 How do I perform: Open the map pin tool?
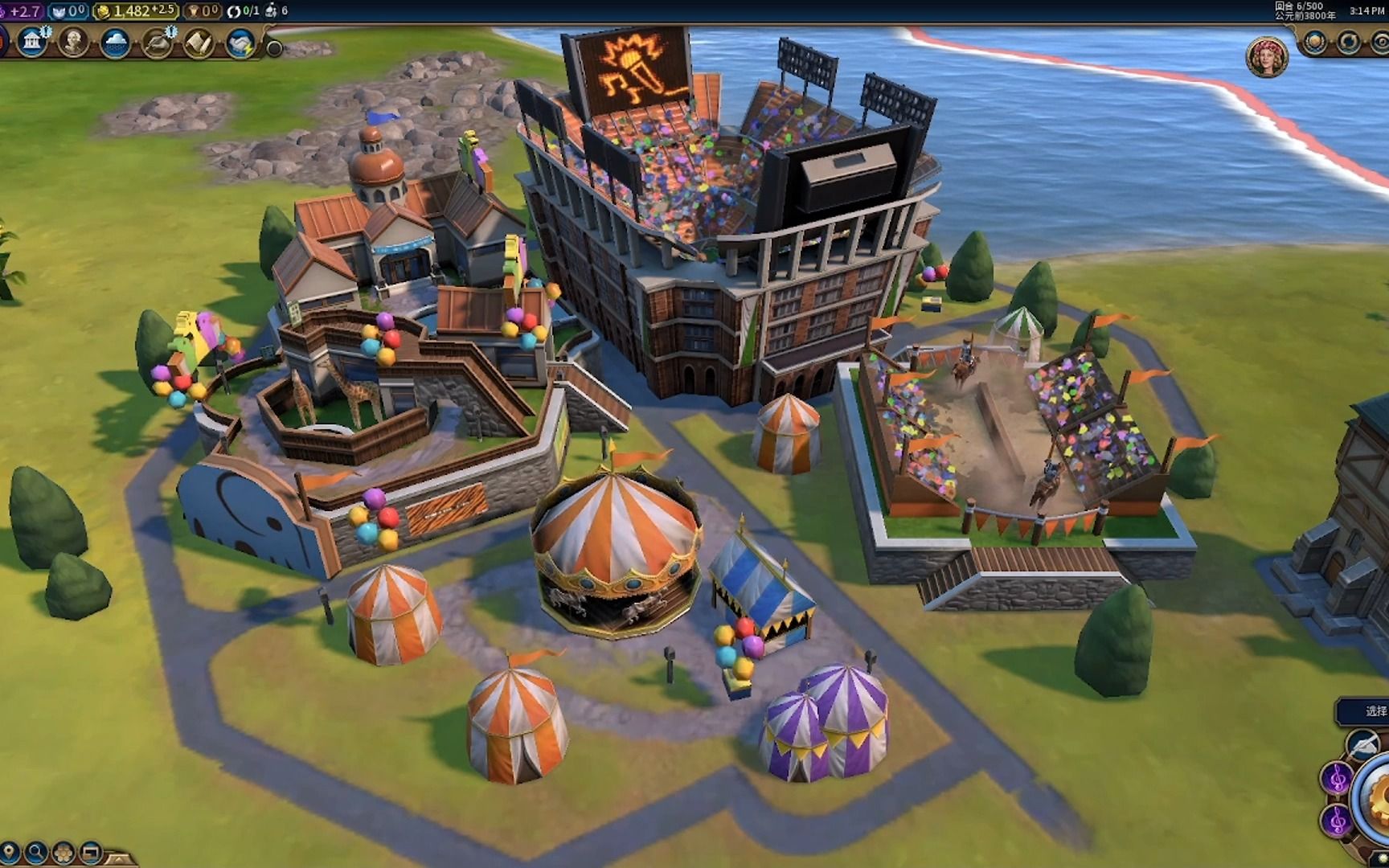point(10,852)
